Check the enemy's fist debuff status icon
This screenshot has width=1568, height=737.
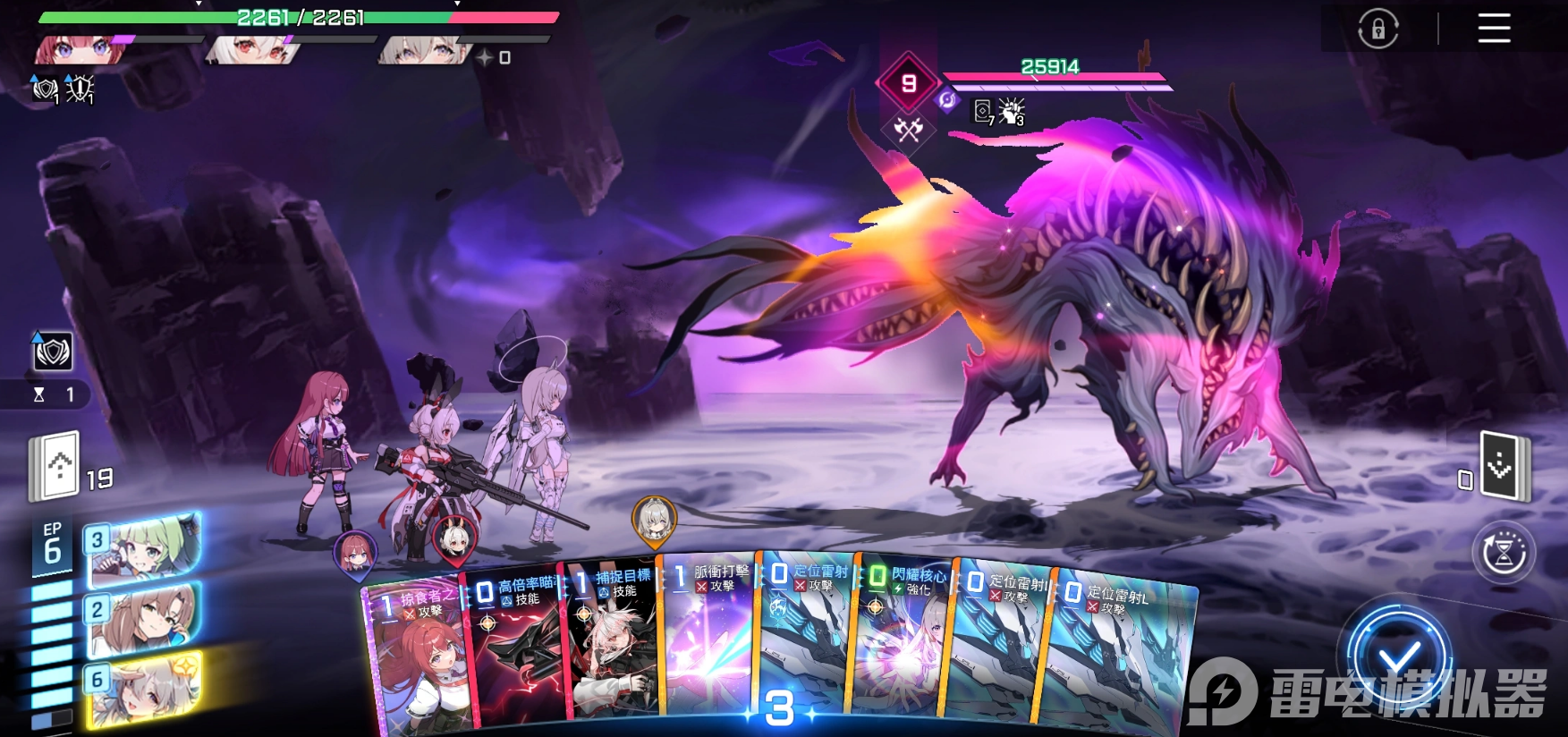click(1012, 112)
